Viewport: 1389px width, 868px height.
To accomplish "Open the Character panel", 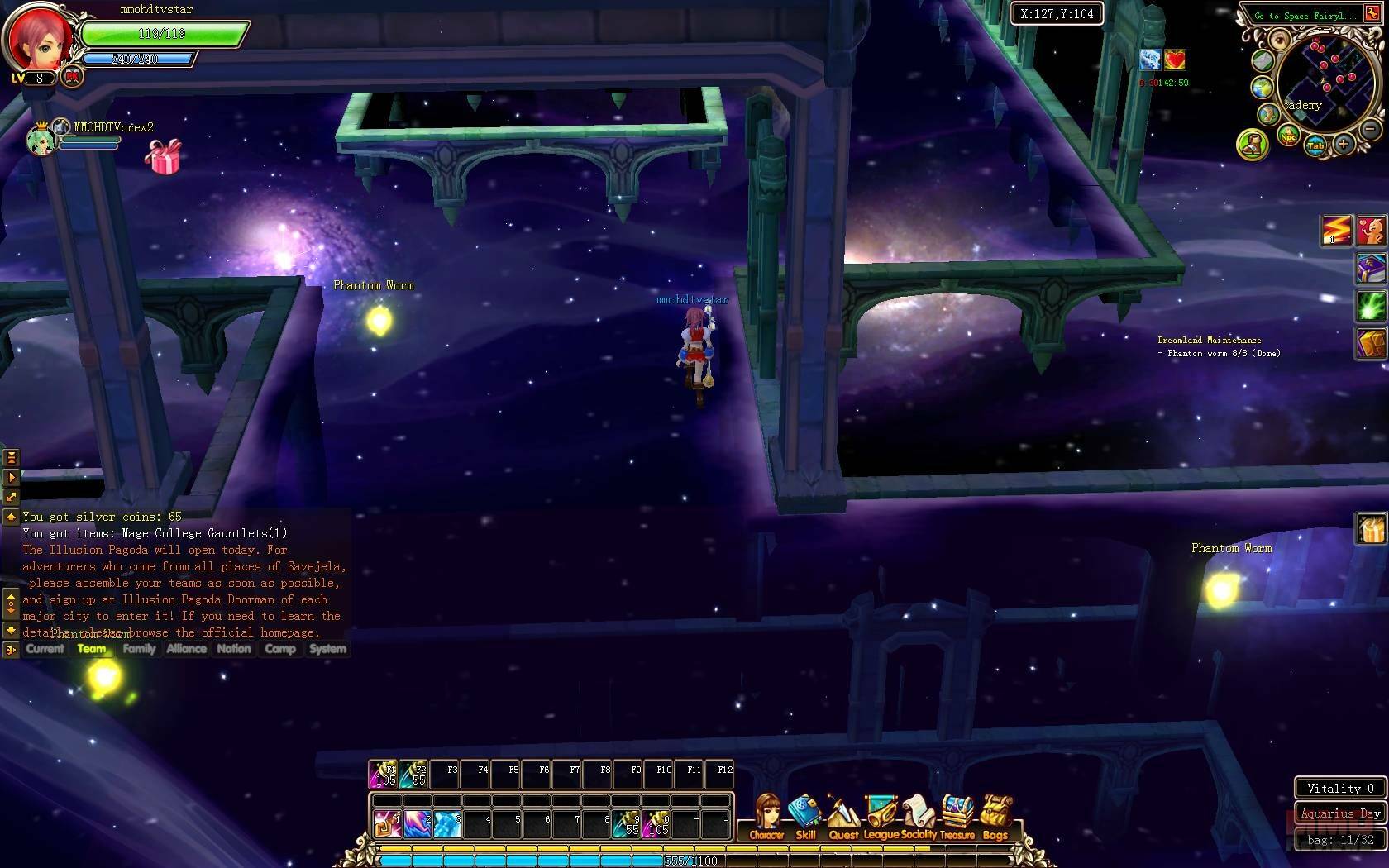I will [767, 816].
